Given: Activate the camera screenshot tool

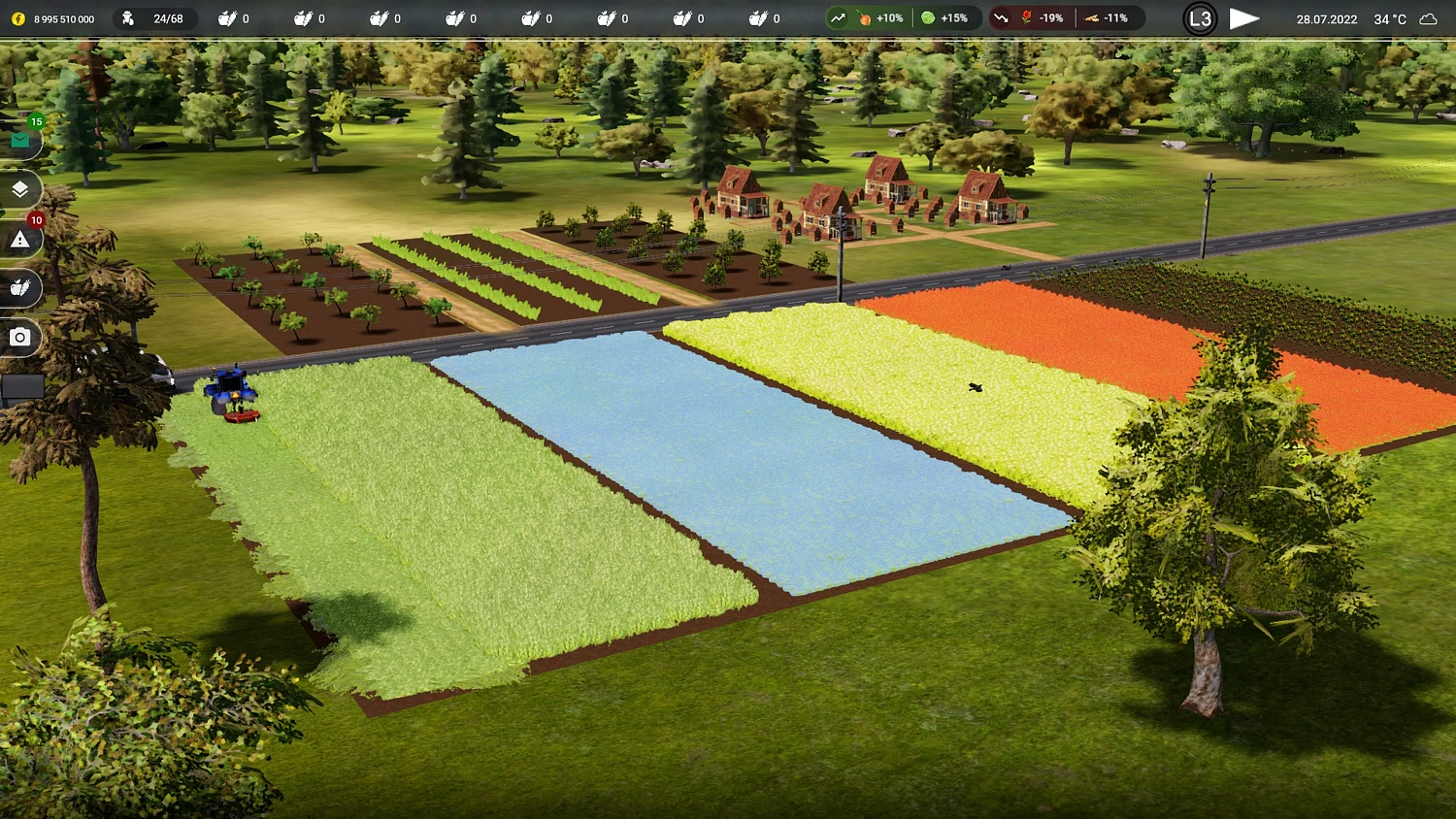Looking at the screenshot, I should point(20,337).
